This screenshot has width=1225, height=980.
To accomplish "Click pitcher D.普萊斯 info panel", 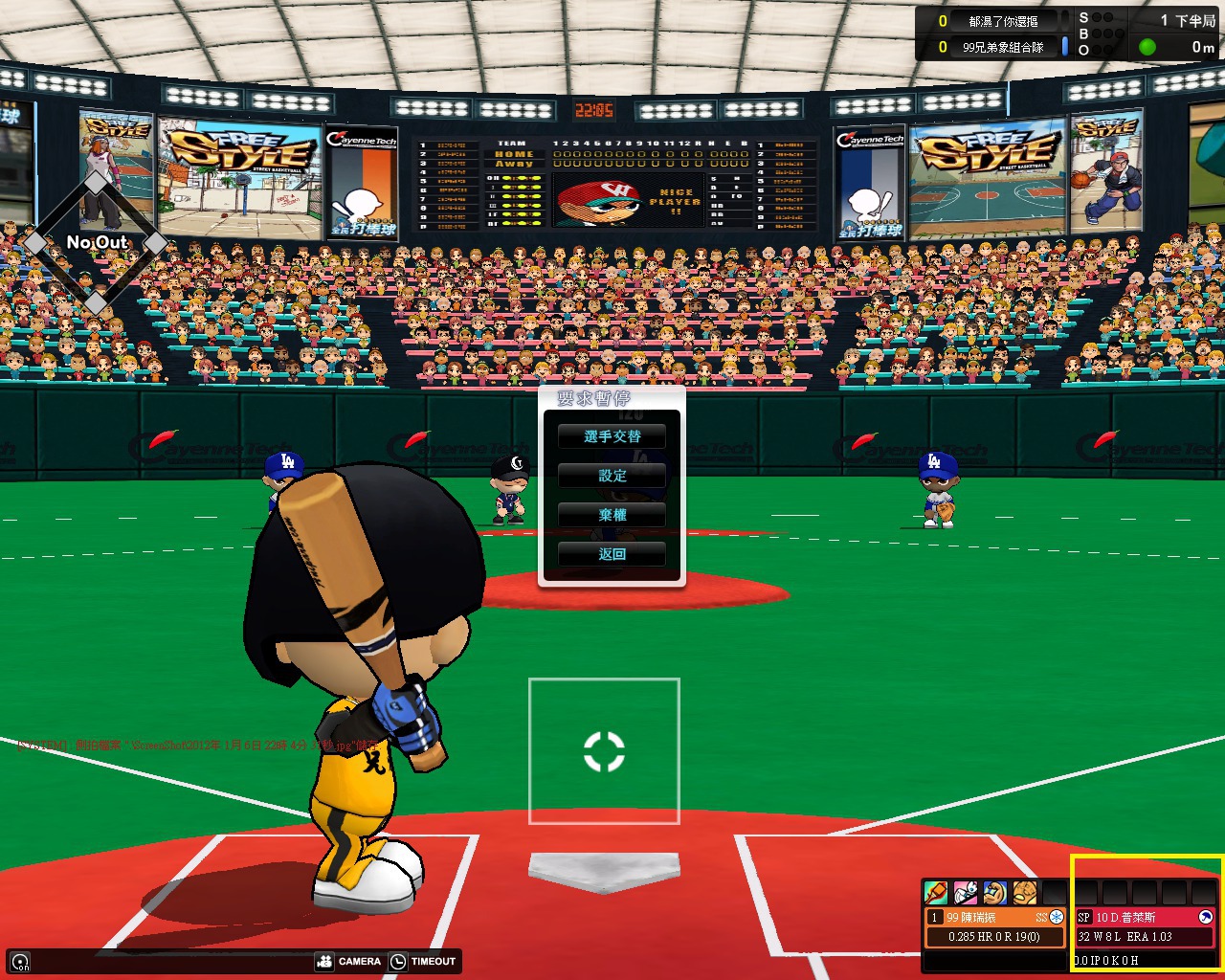I will coord(1145,926).
